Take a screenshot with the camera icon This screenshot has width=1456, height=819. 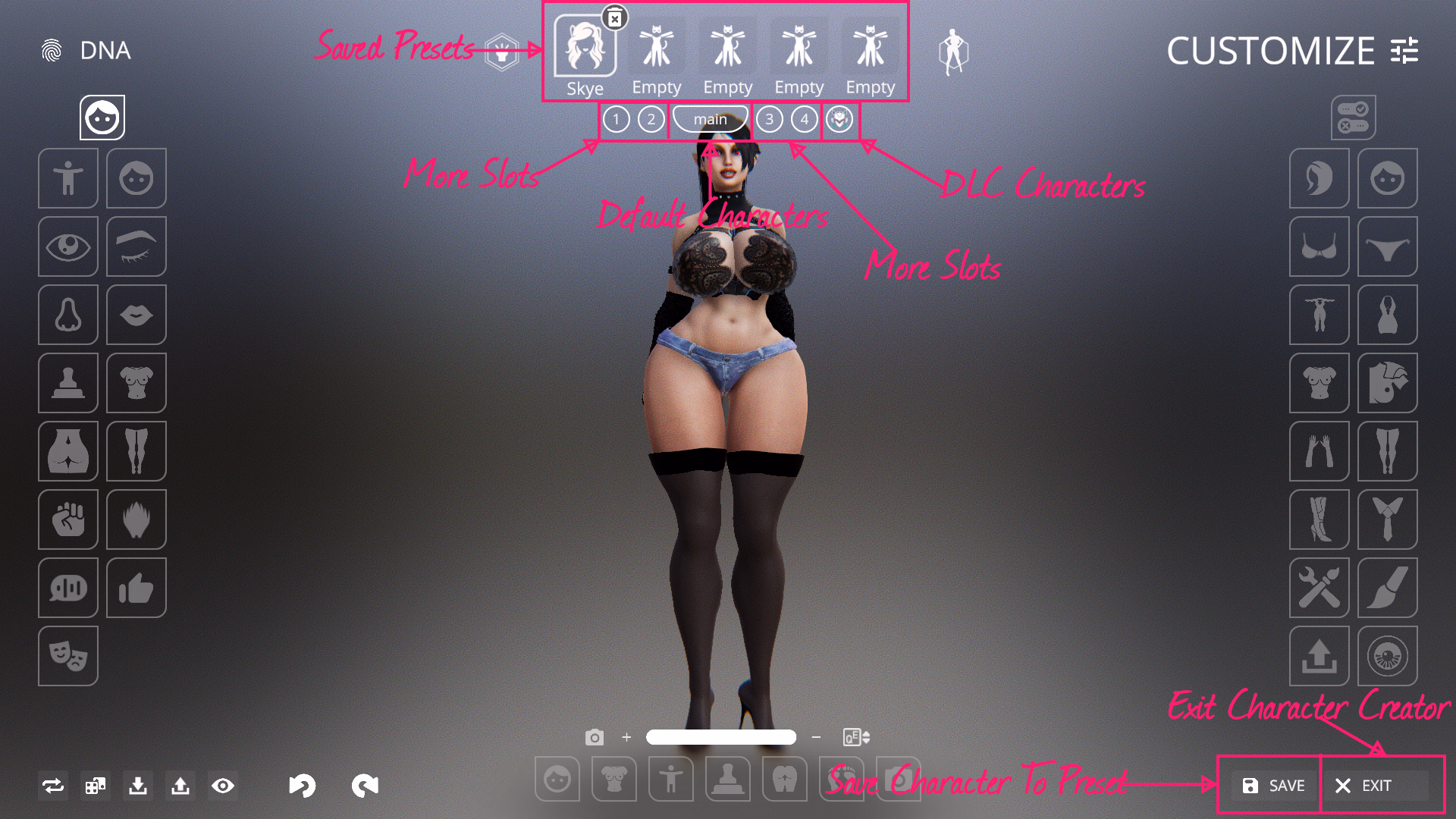click(x=595, y=737)
